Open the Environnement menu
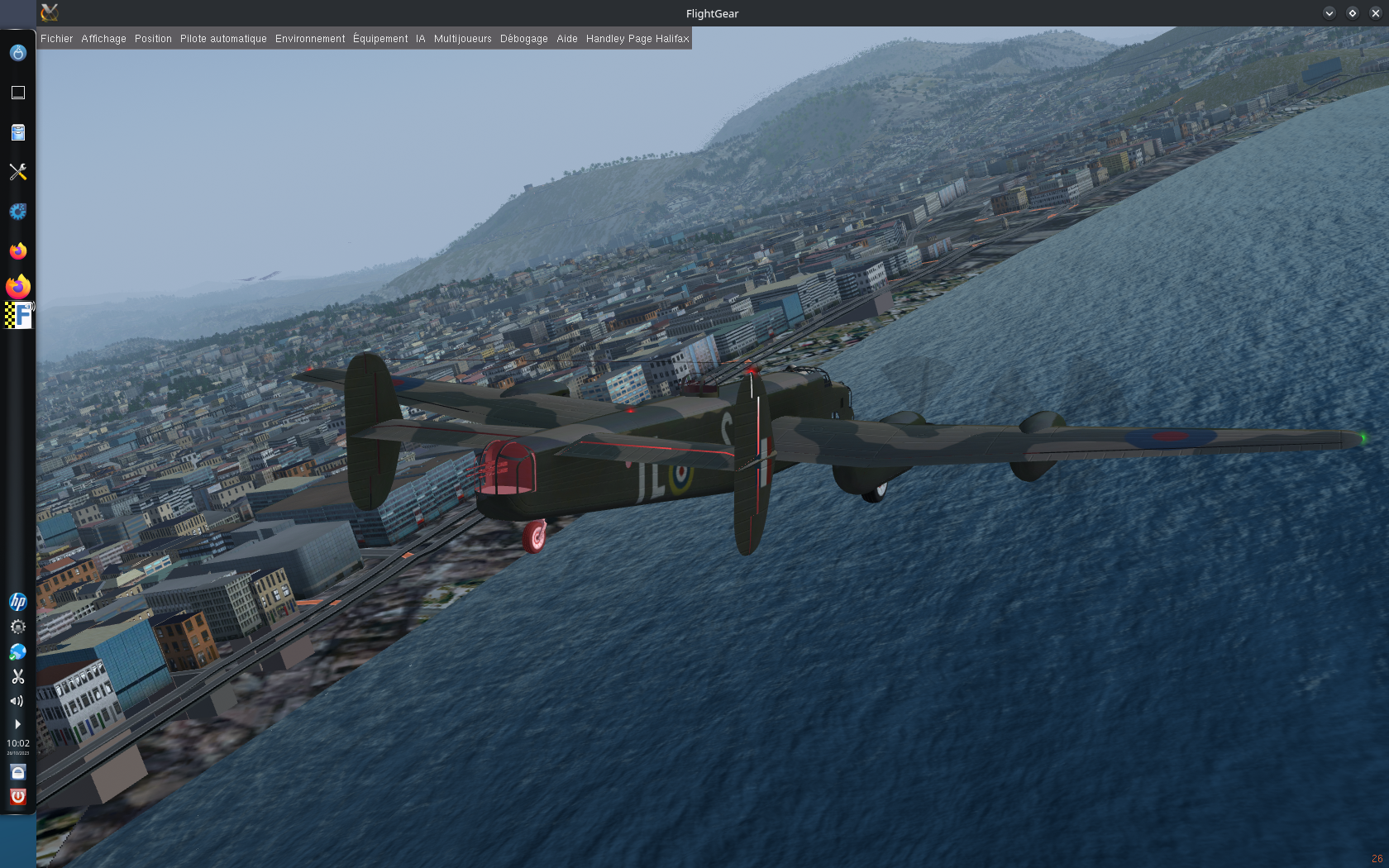This screenshot has height=868, width=1389. 310,39
